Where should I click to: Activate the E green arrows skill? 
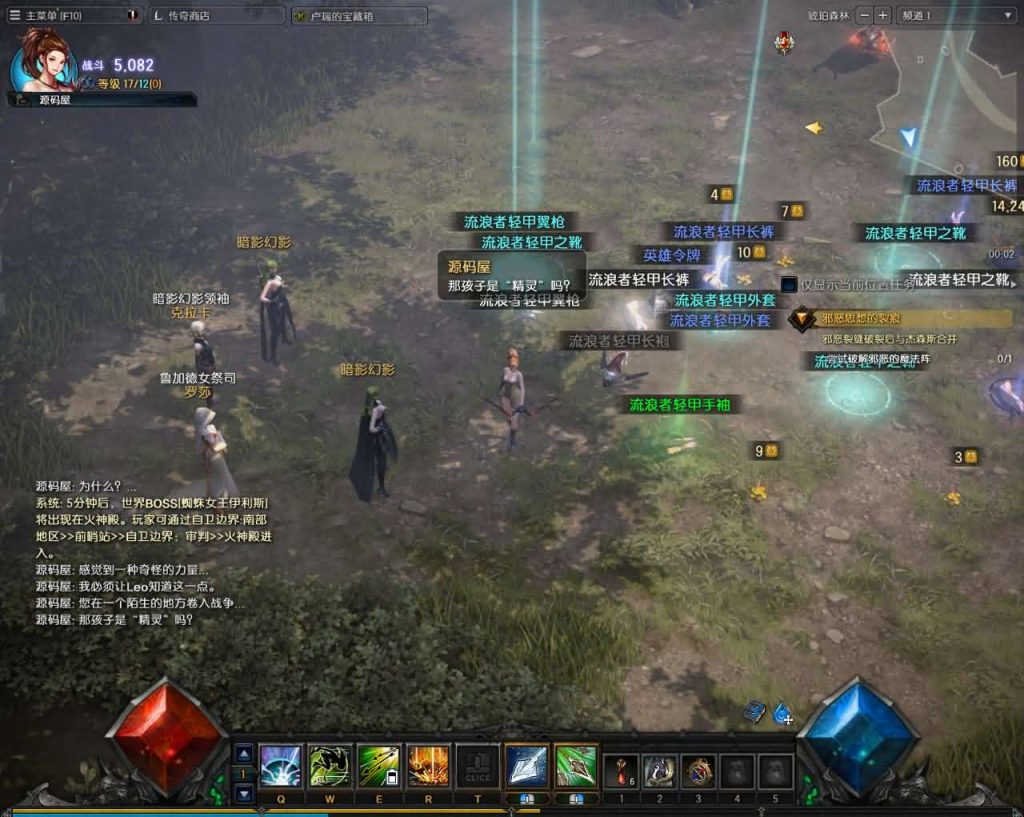coord(379,766)
